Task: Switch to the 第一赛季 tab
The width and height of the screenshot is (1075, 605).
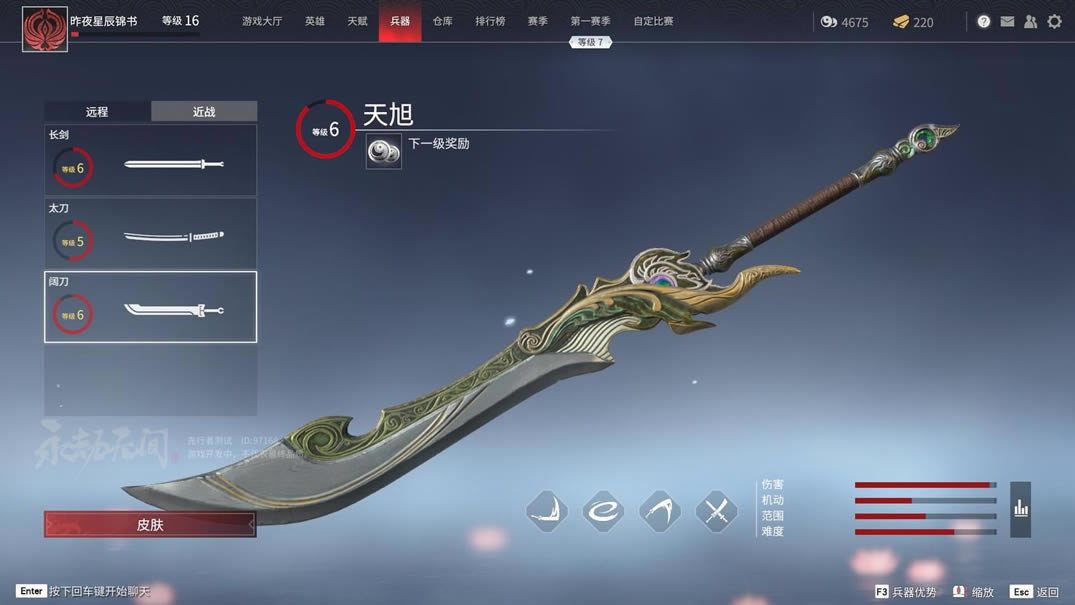Action: point(590,21)
